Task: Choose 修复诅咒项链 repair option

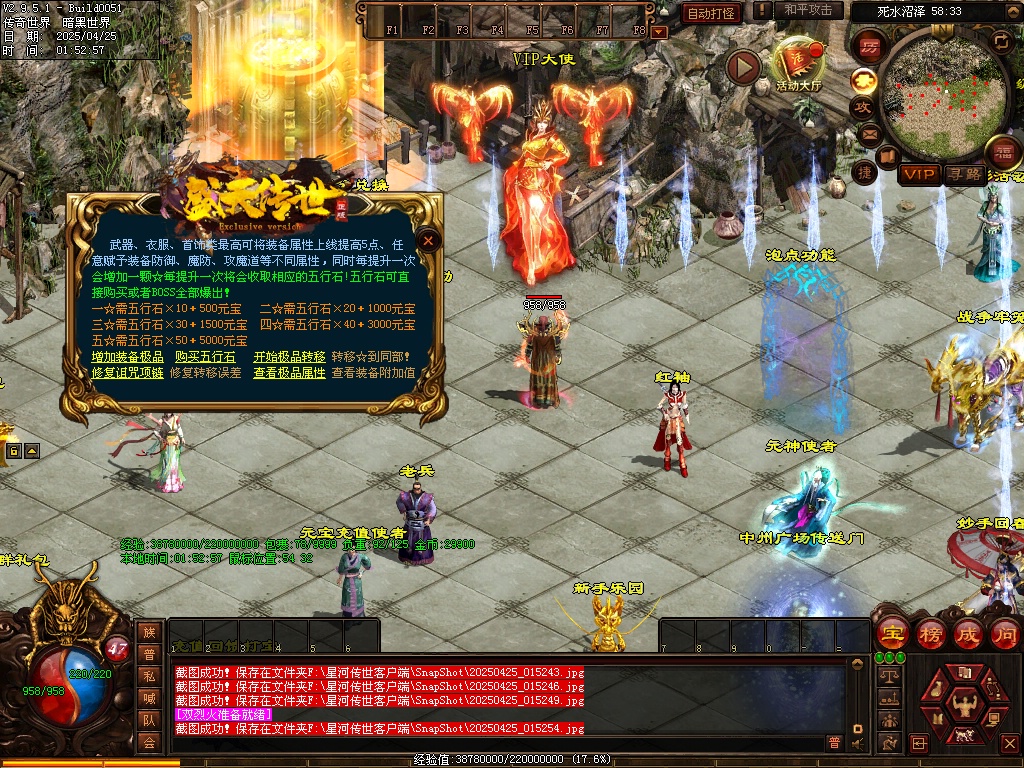Action: (x=127, y=373)
